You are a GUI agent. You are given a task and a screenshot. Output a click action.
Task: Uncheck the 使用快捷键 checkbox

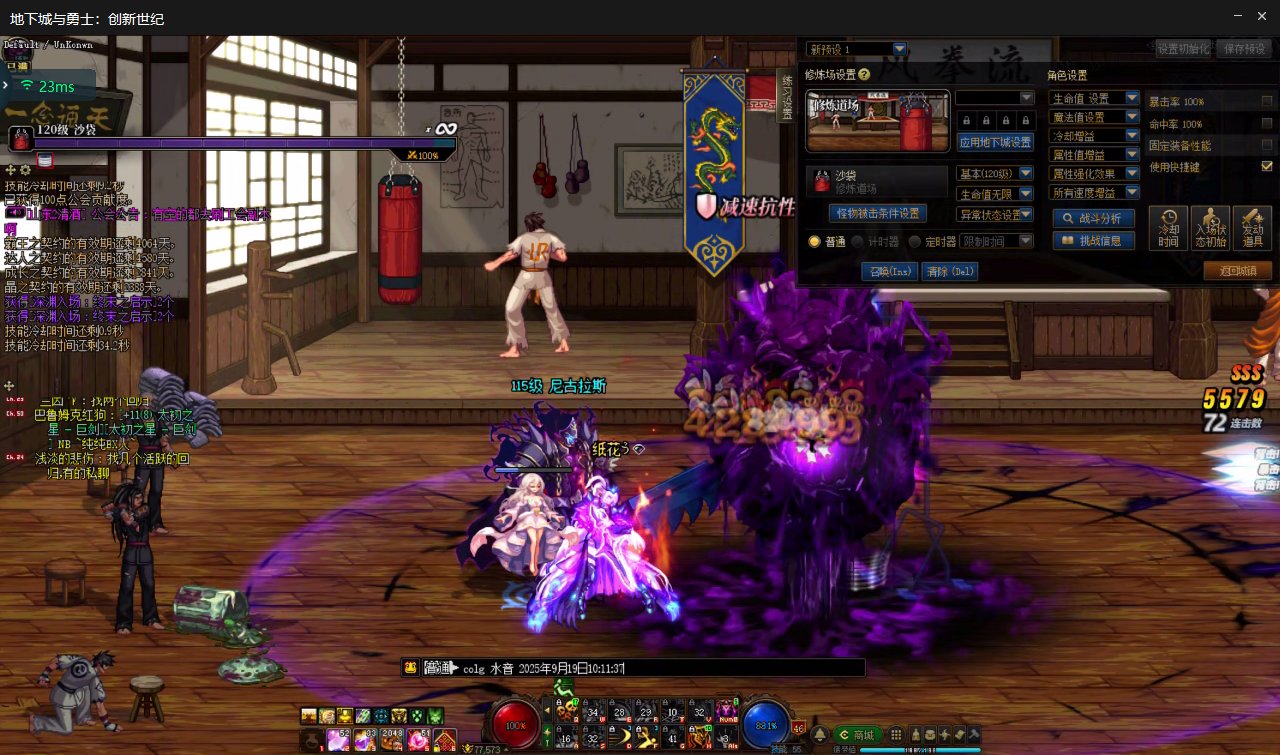click(1267, 166)
